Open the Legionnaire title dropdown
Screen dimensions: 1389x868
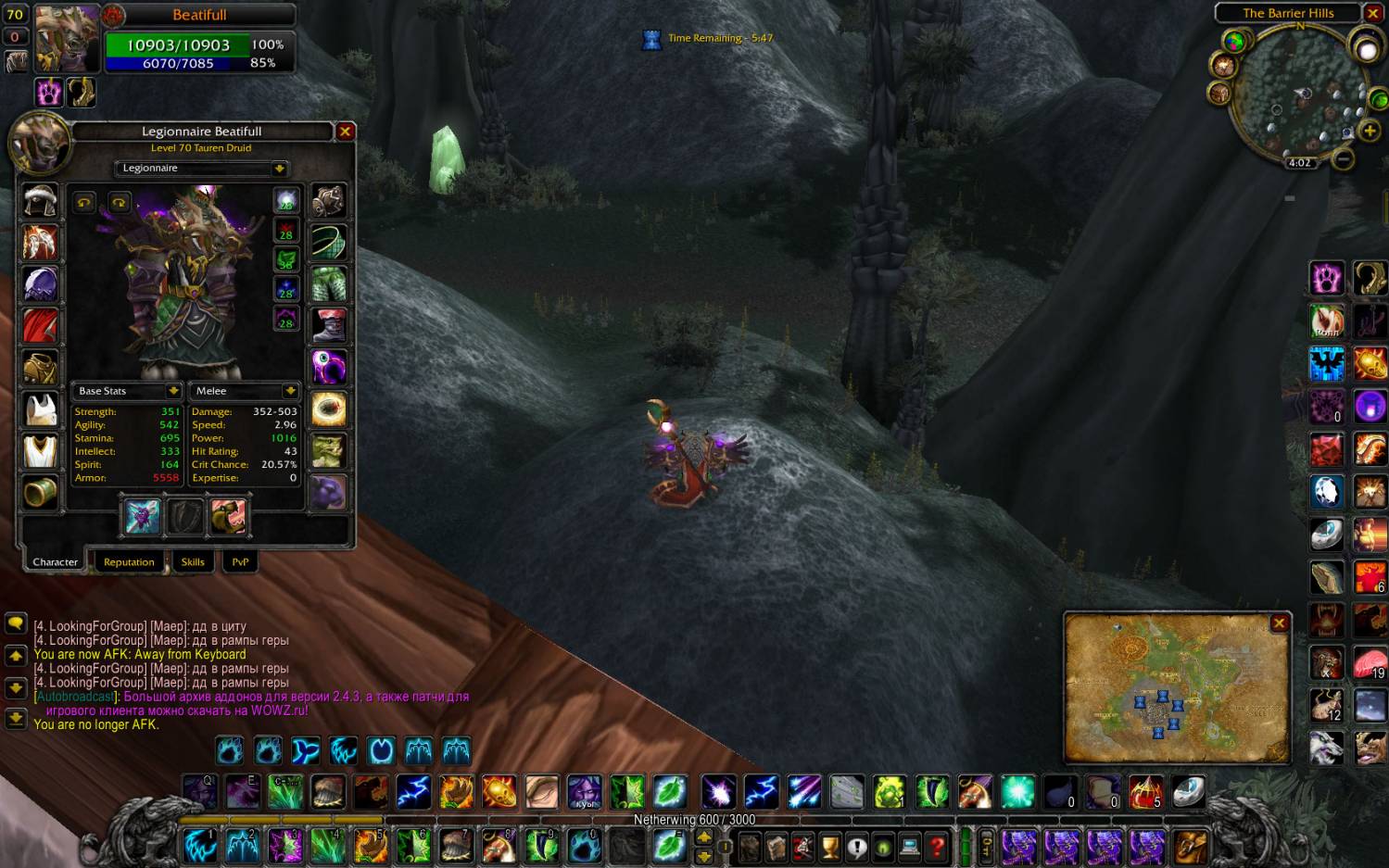click(279, 169)
